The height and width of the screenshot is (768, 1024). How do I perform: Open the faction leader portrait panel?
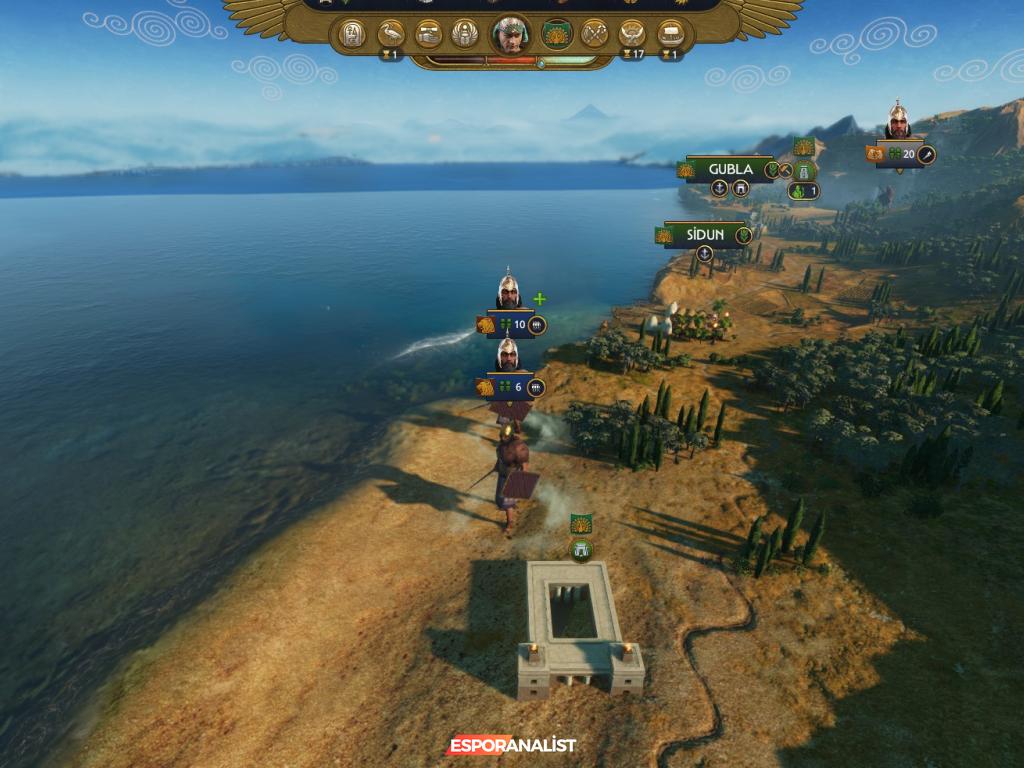[511, 34]
